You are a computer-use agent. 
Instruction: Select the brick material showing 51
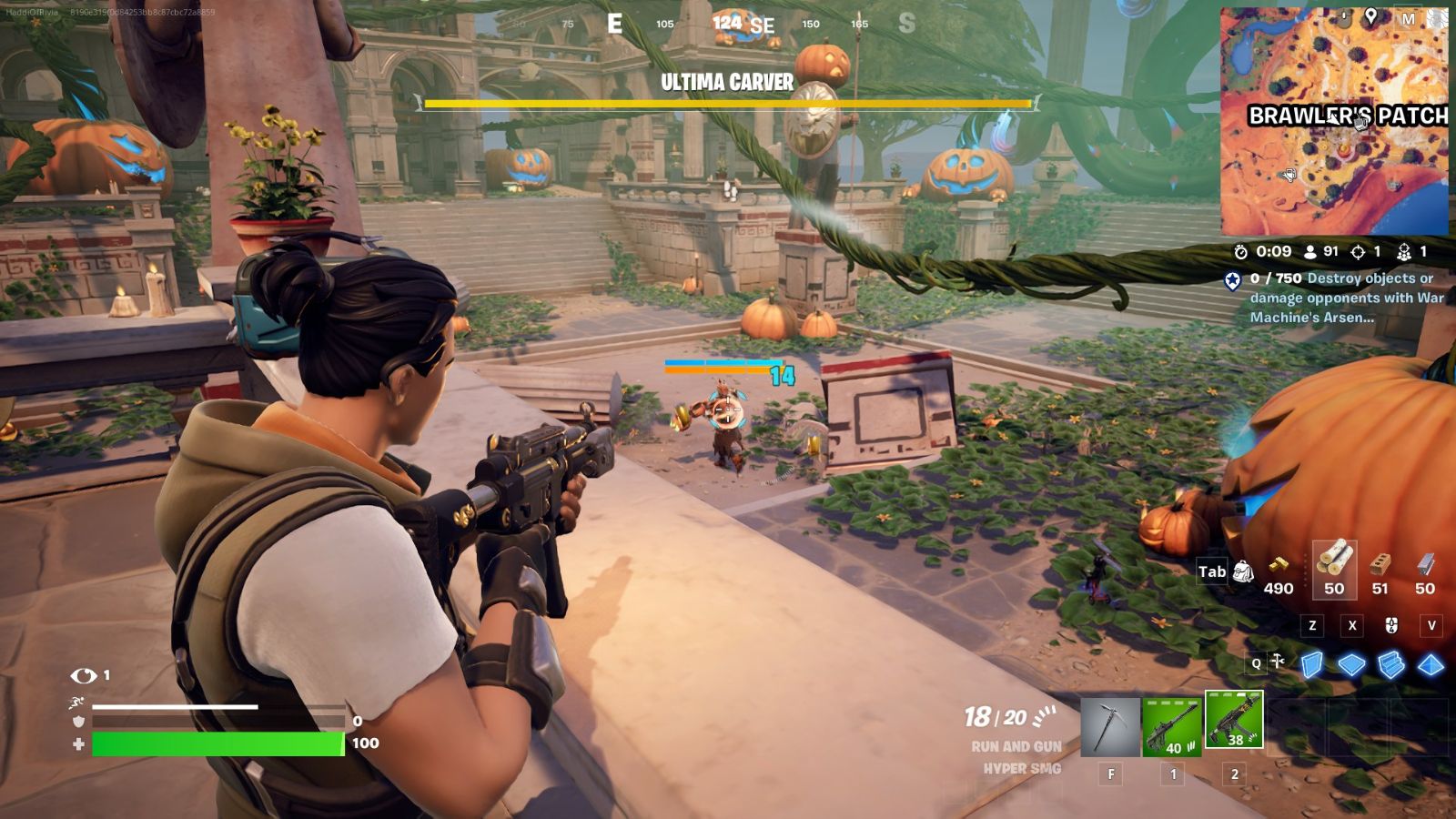click(1381, 571)
